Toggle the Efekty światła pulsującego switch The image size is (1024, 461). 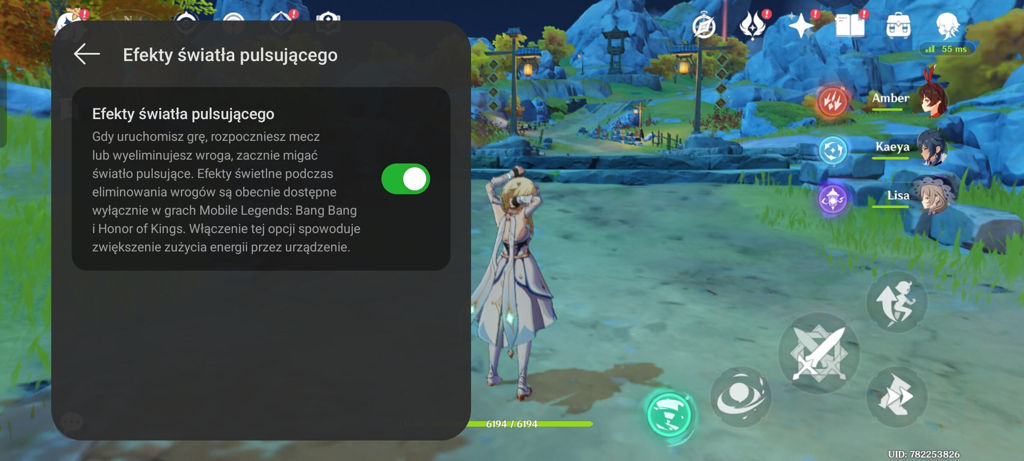tap(405, 179)
